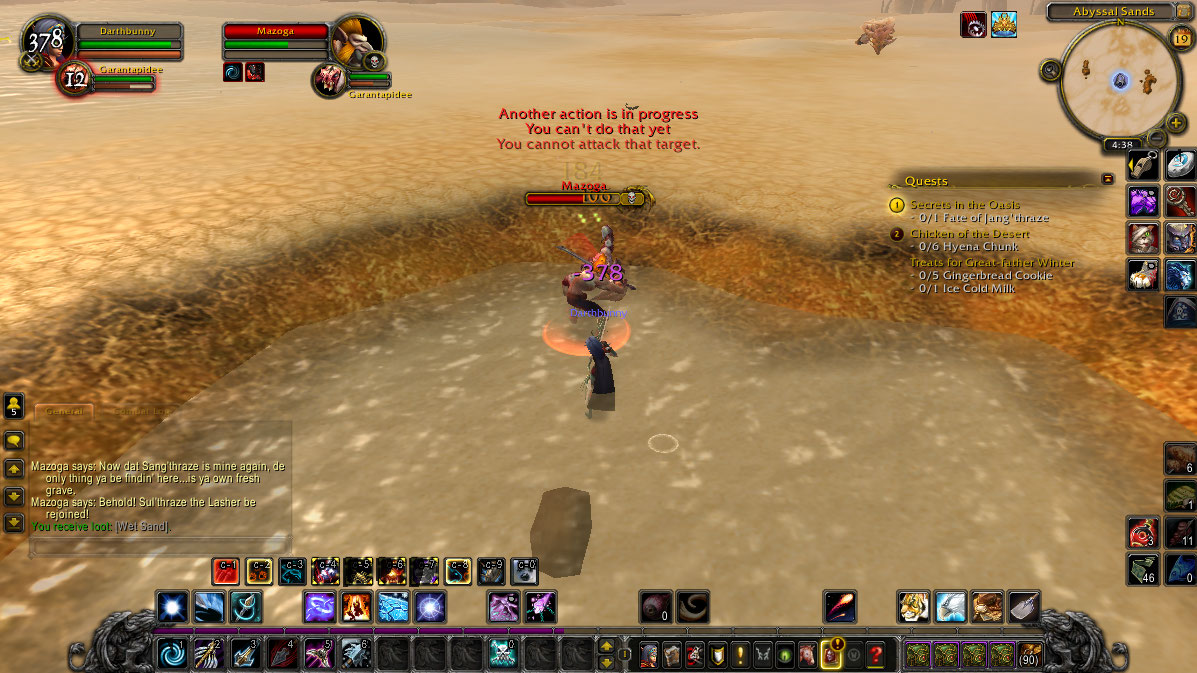Image resolution: width=1197 pixels, height=673 pixels.
Task: Click the Mazoga target portrait
Action: click(357, 42)
